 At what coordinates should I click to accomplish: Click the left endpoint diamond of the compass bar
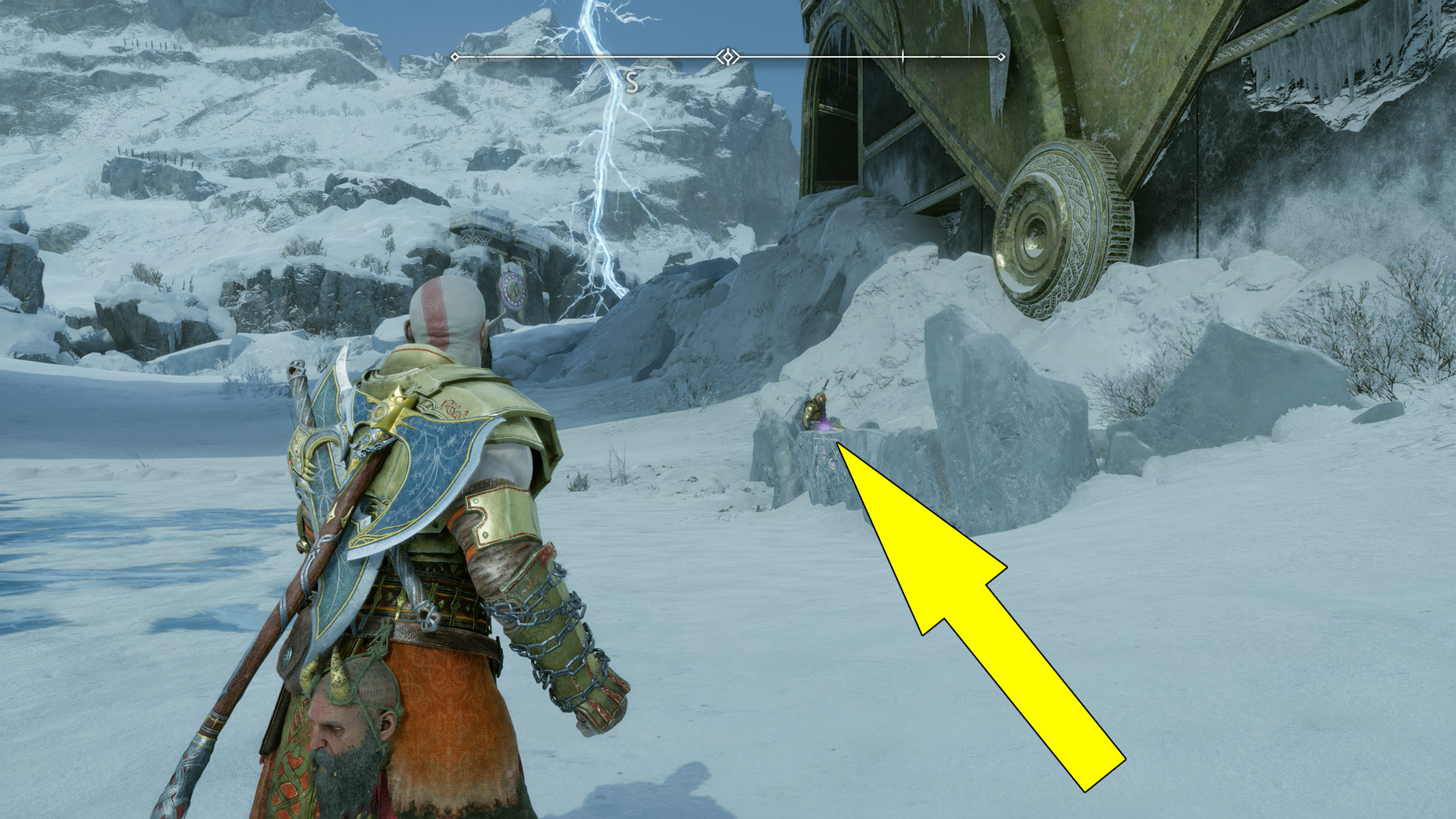coord(453,55)
